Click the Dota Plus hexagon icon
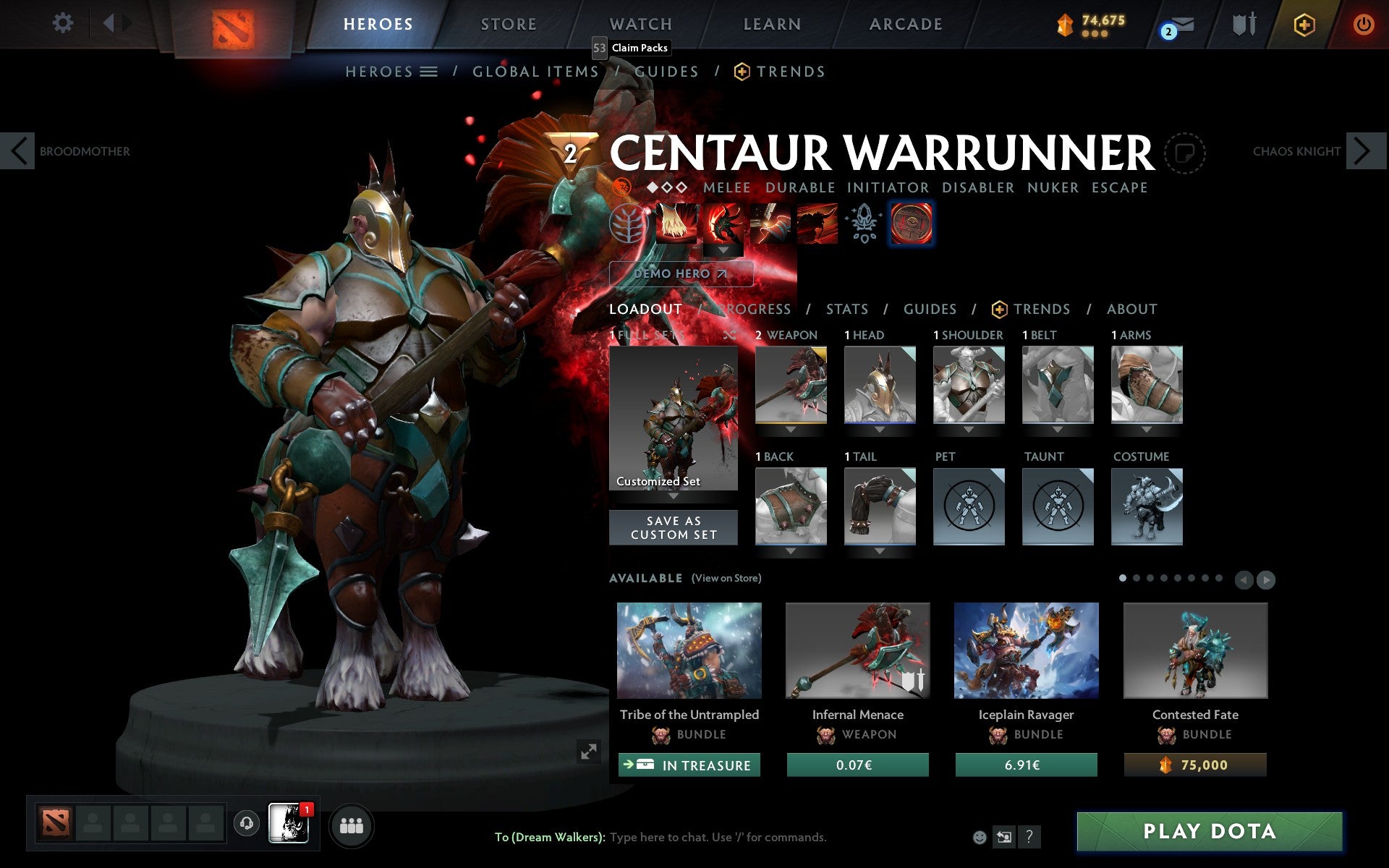This screenshot has height=868, width=1389. pyautogui.click(x=1304, y=24)
